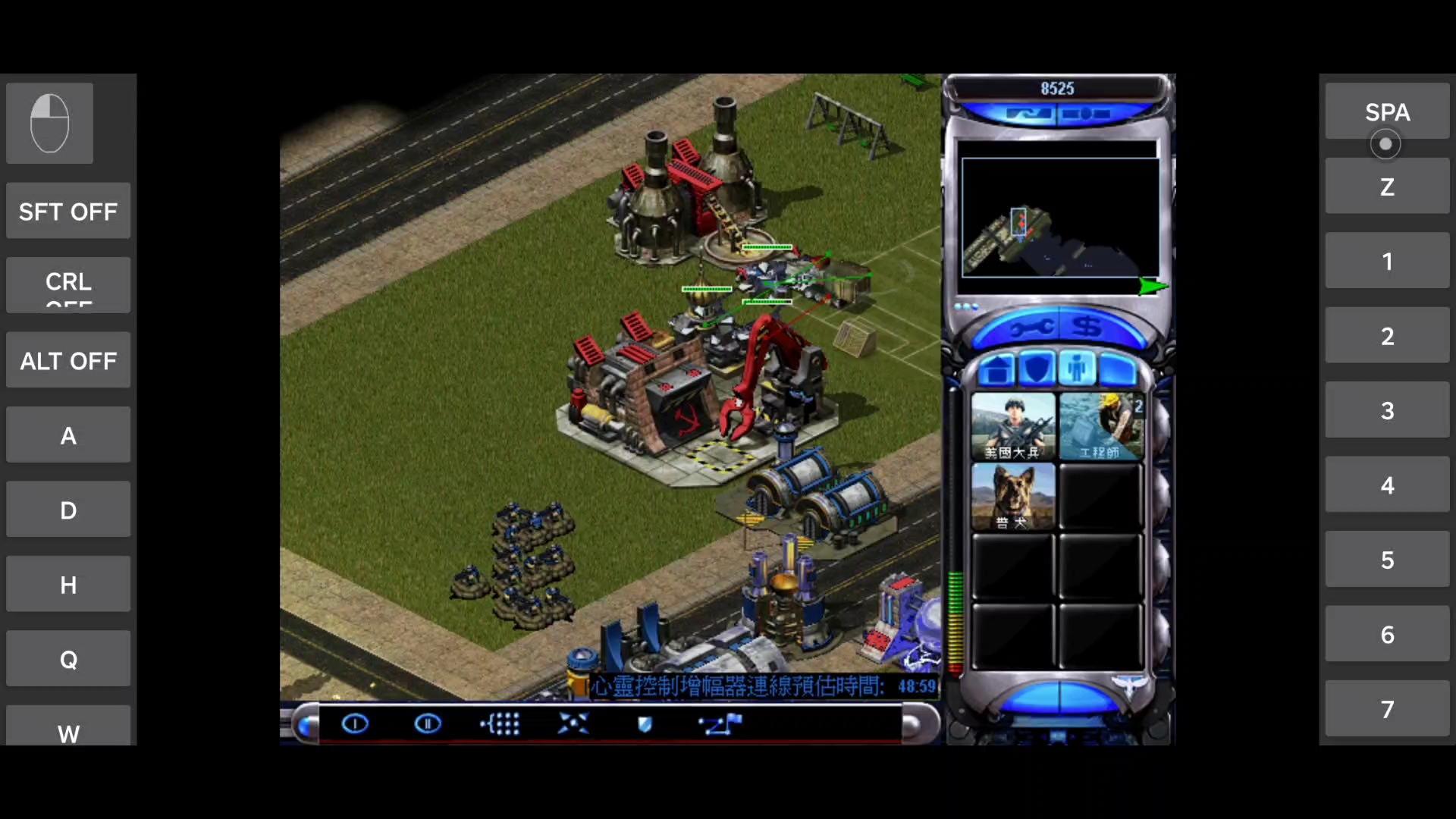Select the infantry build tab

pos(1077,369)
